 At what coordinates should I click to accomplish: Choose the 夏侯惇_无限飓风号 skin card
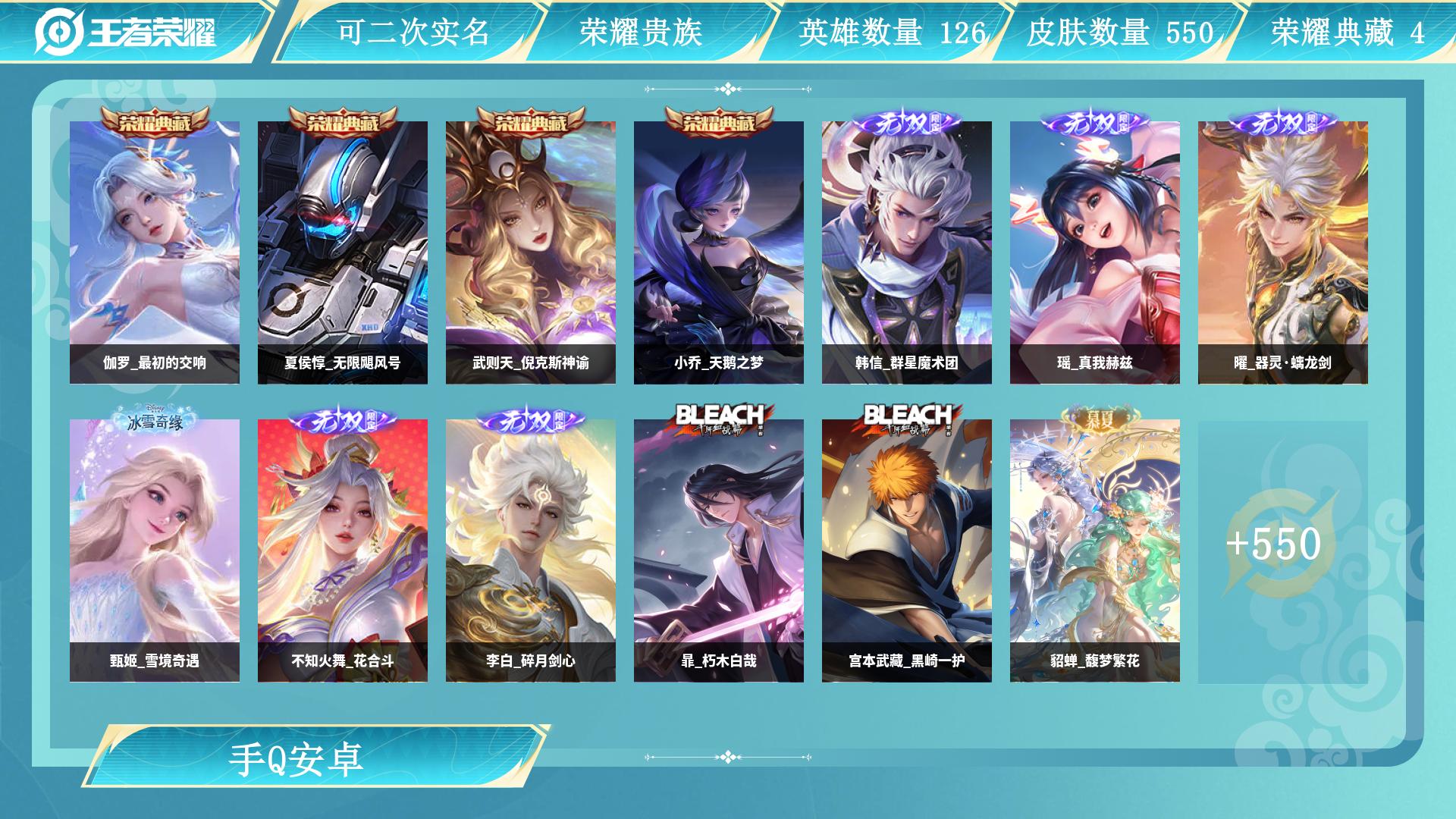pos(343,252)
